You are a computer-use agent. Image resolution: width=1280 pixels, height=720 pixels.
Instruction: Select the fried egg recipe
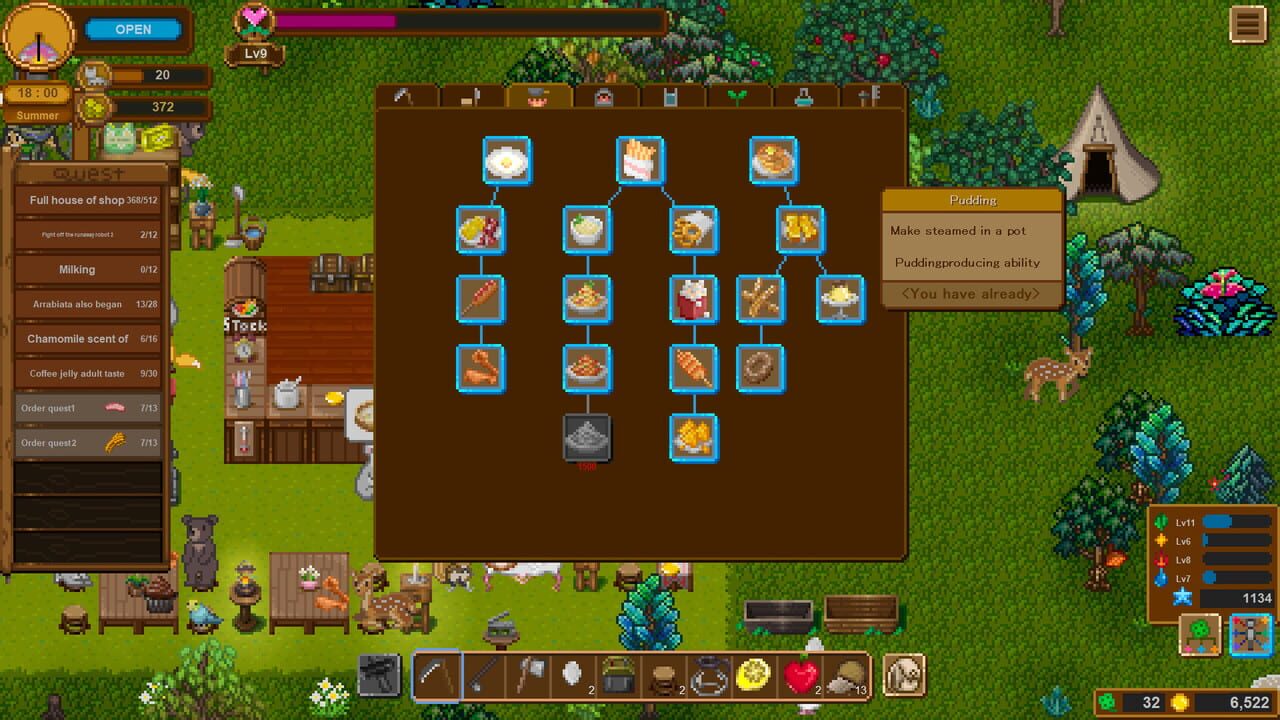click(x=507, y=160)
